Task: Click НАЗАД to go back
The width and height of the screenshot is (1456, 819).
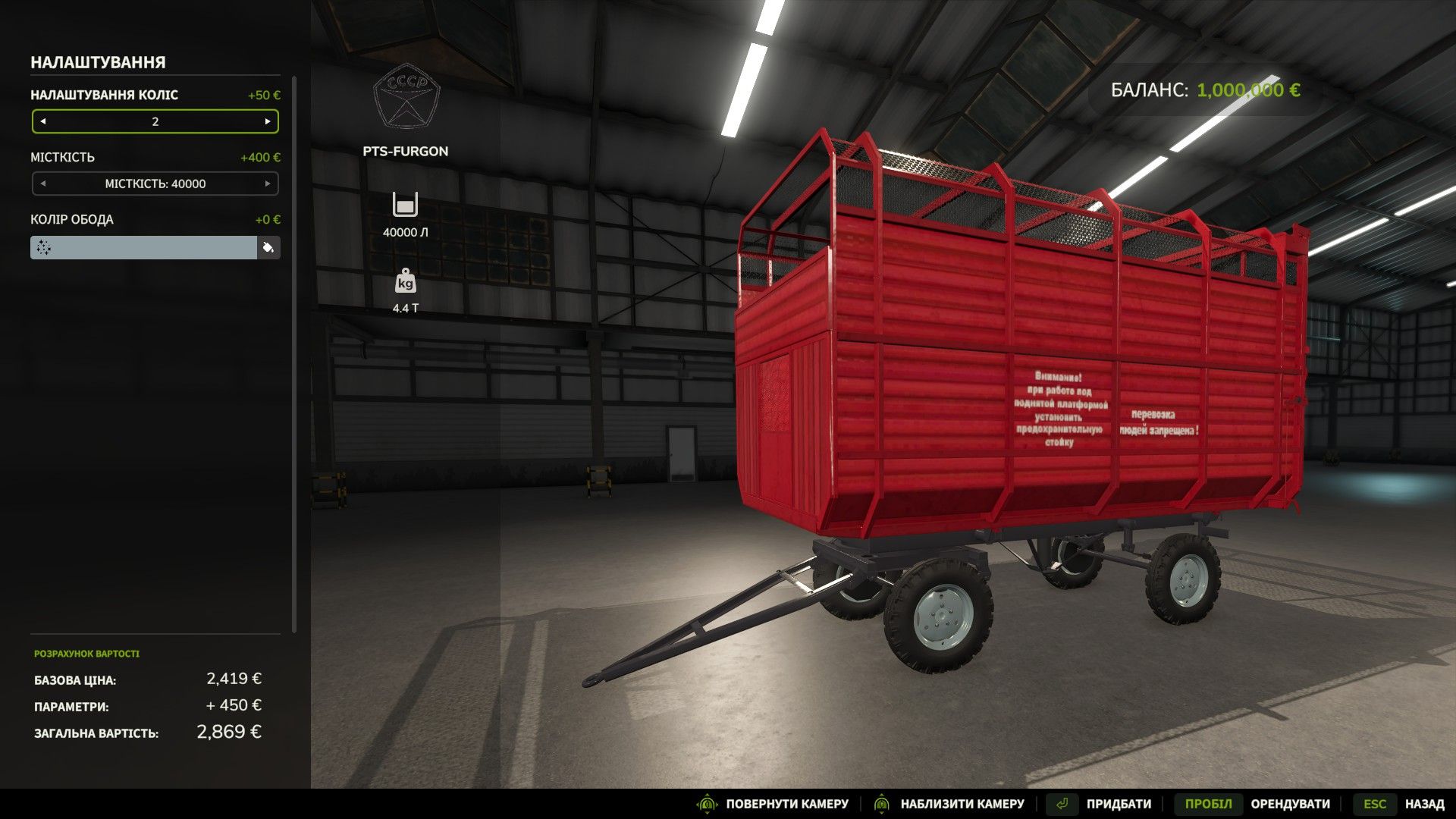Action: (1424, 803)
